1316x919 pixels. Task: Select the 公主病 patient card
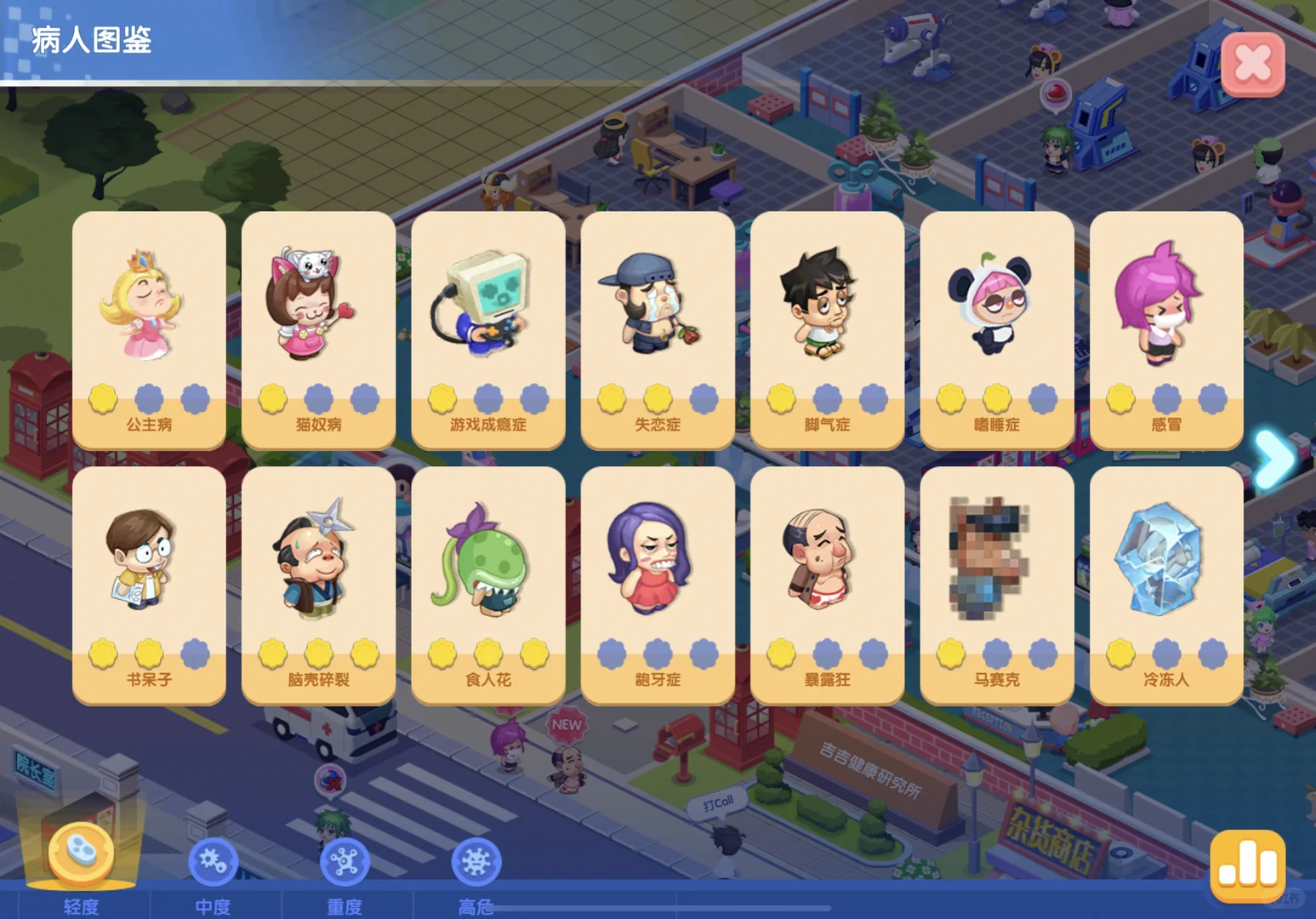149,329
